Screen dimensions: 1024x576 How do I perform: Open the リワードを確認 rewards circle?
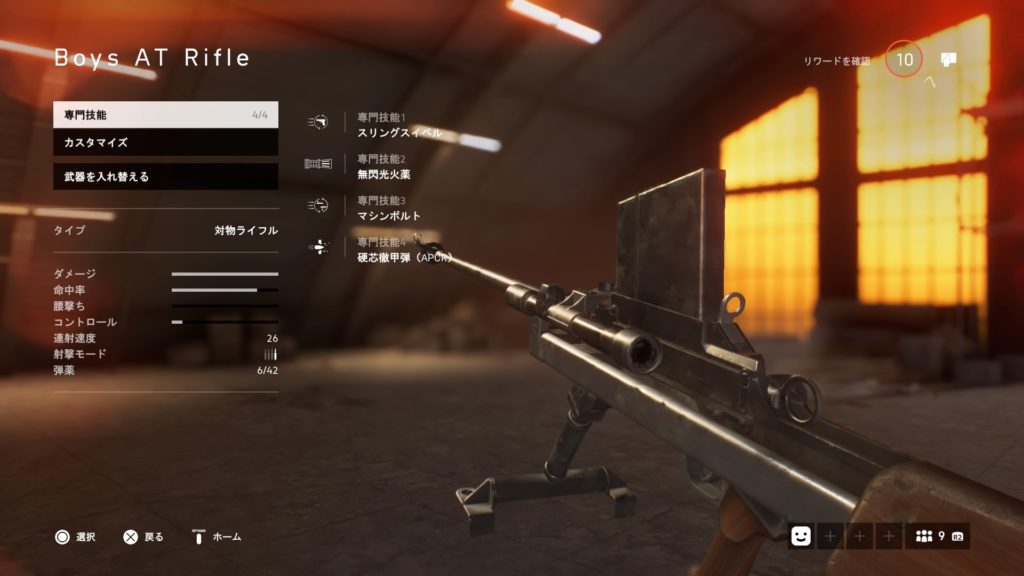904,60
